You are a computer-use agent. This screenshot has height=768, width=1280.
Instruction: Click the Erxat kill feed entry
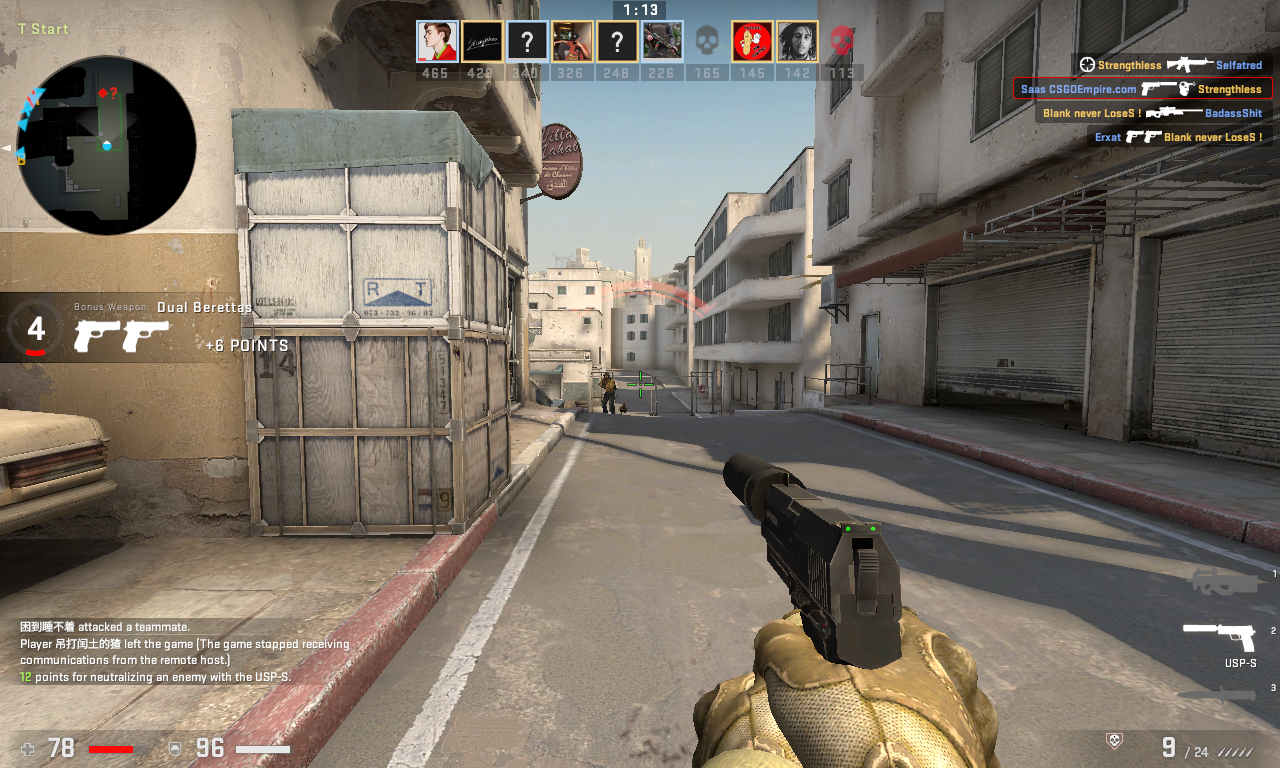1180,137
